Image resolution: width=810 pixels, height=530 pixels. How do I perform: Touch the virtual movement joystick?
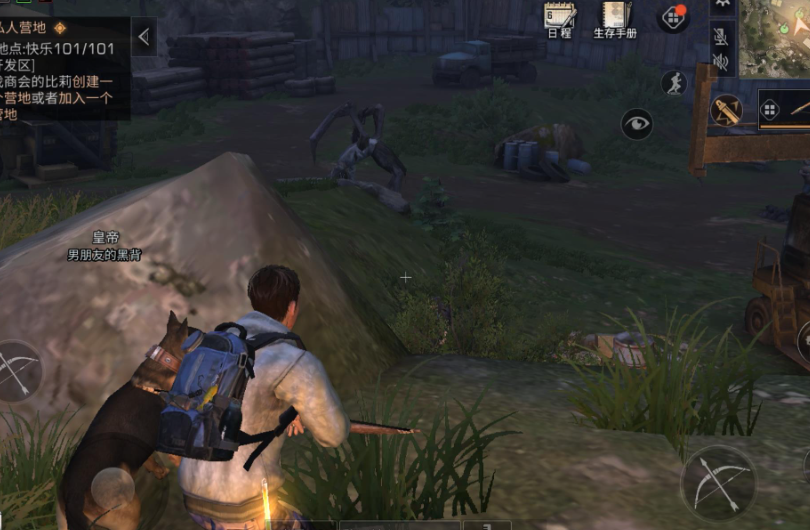[x=112, y=490]
